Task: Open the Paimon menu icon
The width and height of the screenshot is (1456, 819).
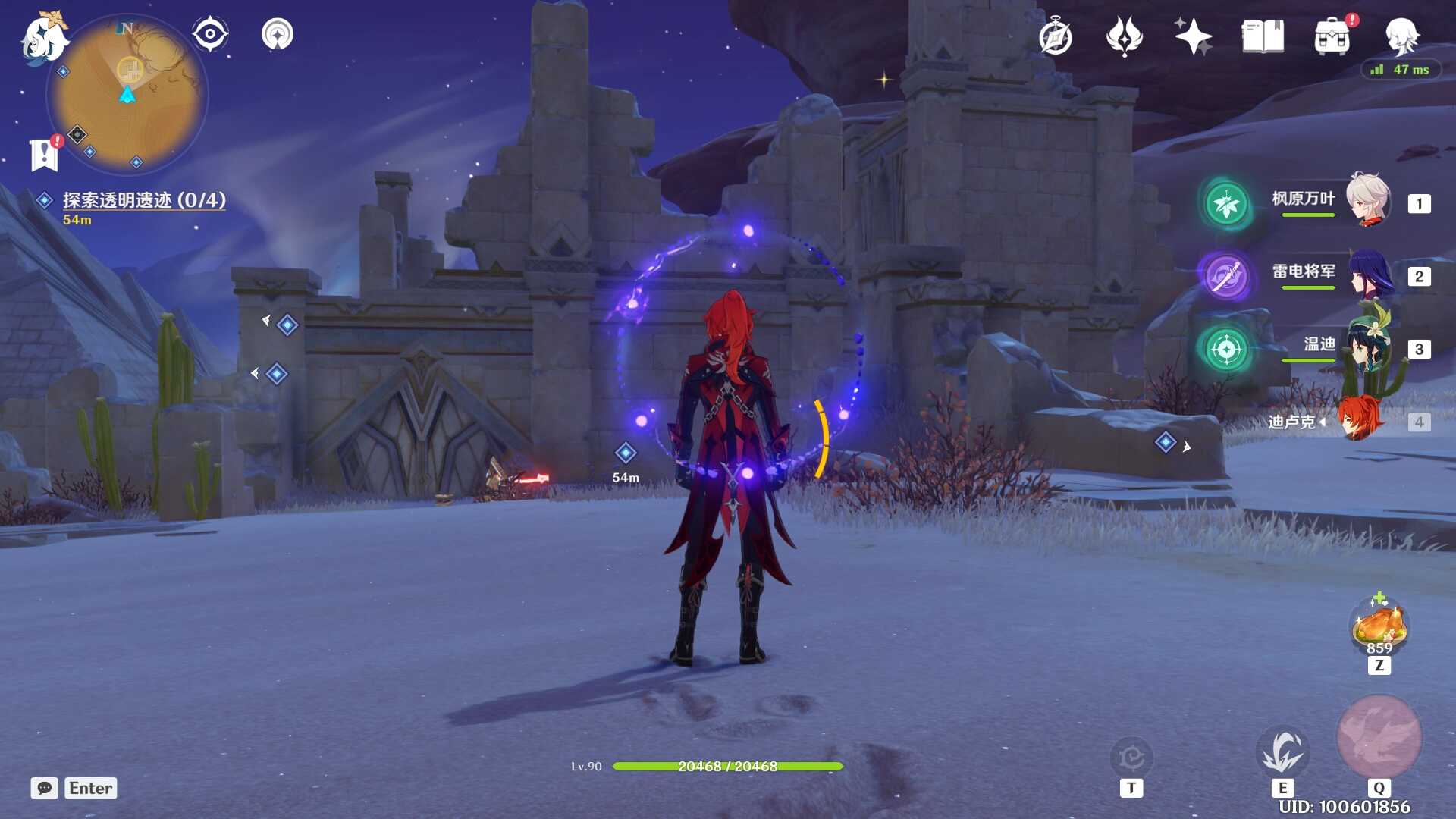Action: [42, 38]
